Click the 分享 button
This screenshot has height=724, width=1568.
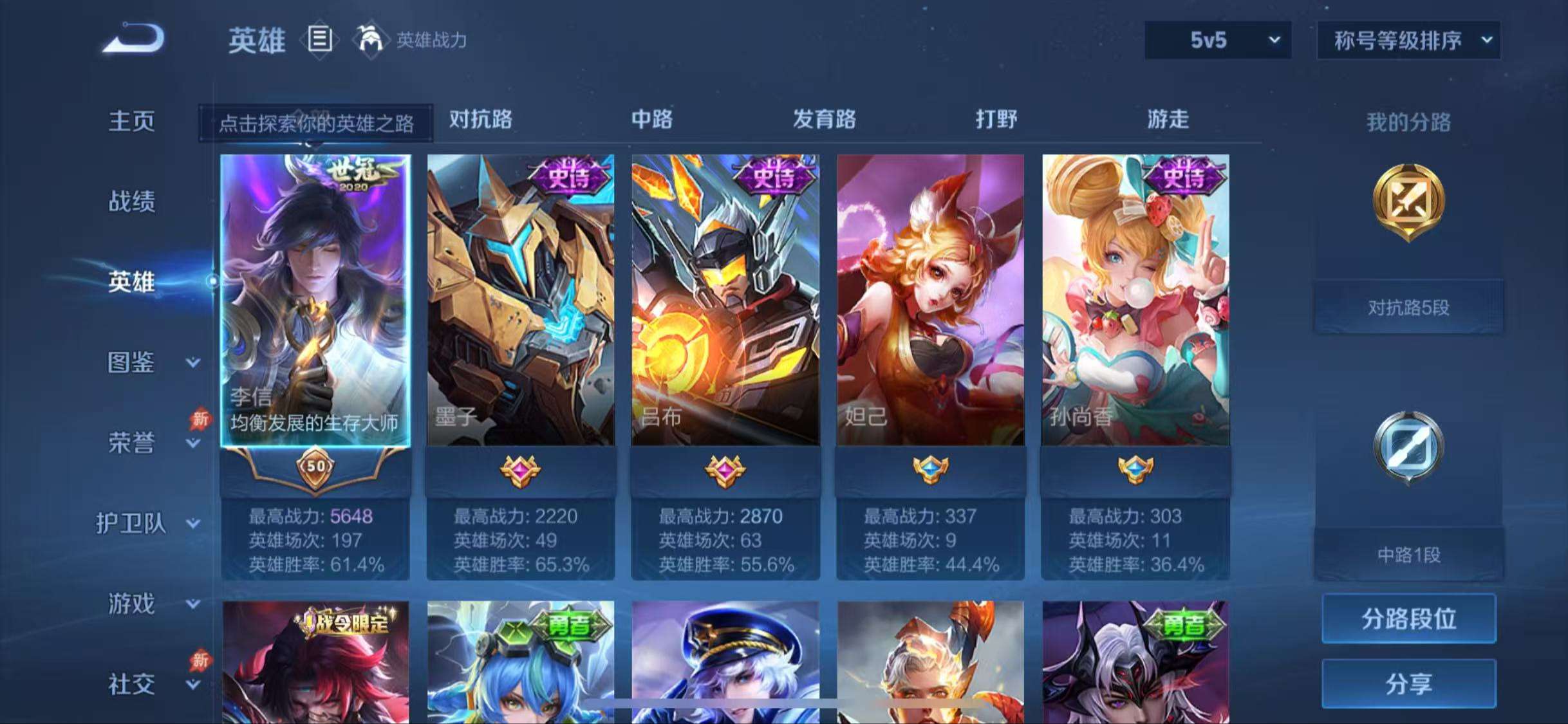pos(1409,683)
